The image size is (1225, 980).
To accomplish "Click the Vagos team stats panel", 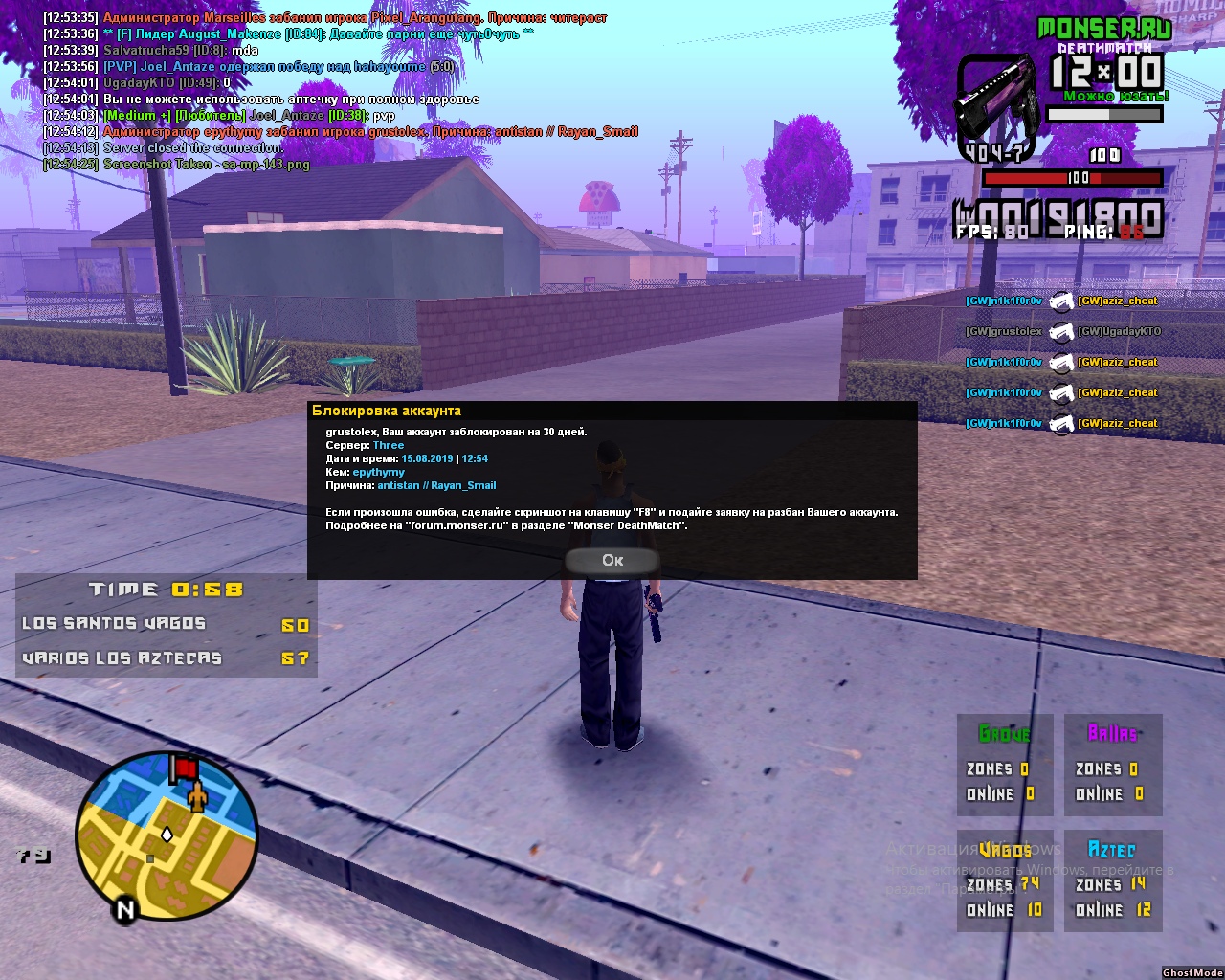I will [x=1003, y=880].
